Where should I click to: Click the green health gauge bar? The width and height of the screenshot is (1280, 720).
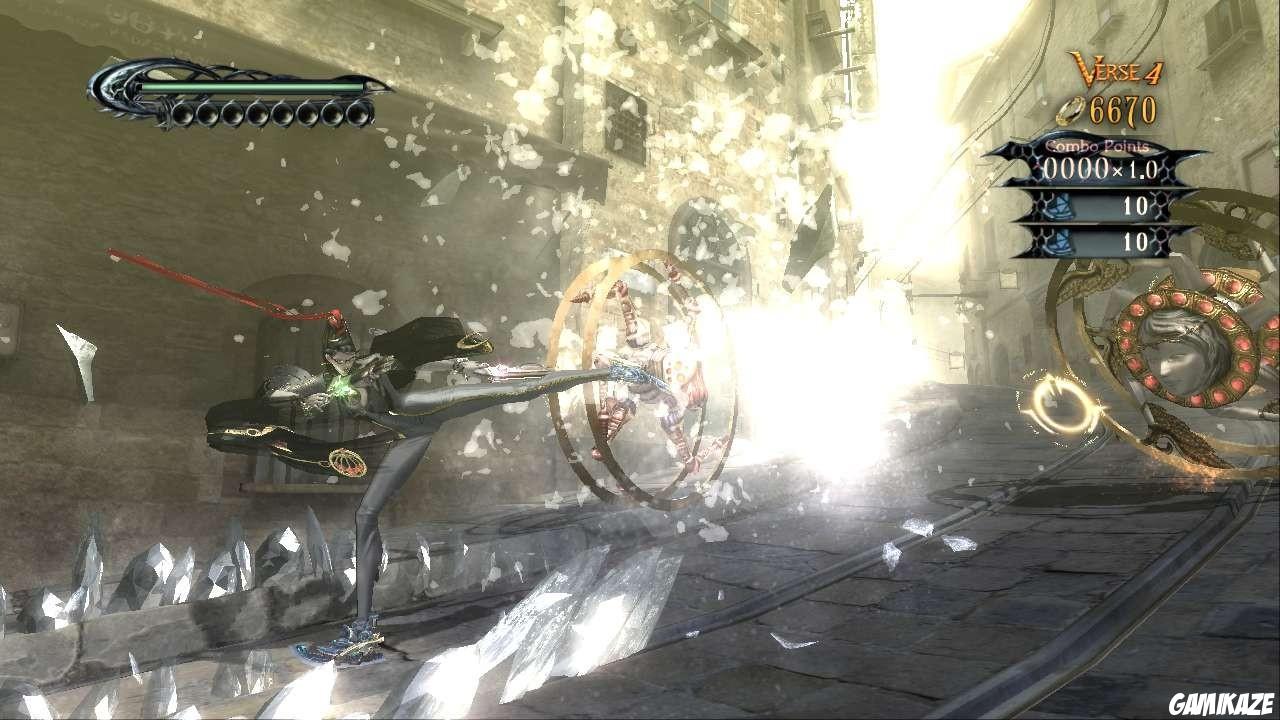[250, 88]
